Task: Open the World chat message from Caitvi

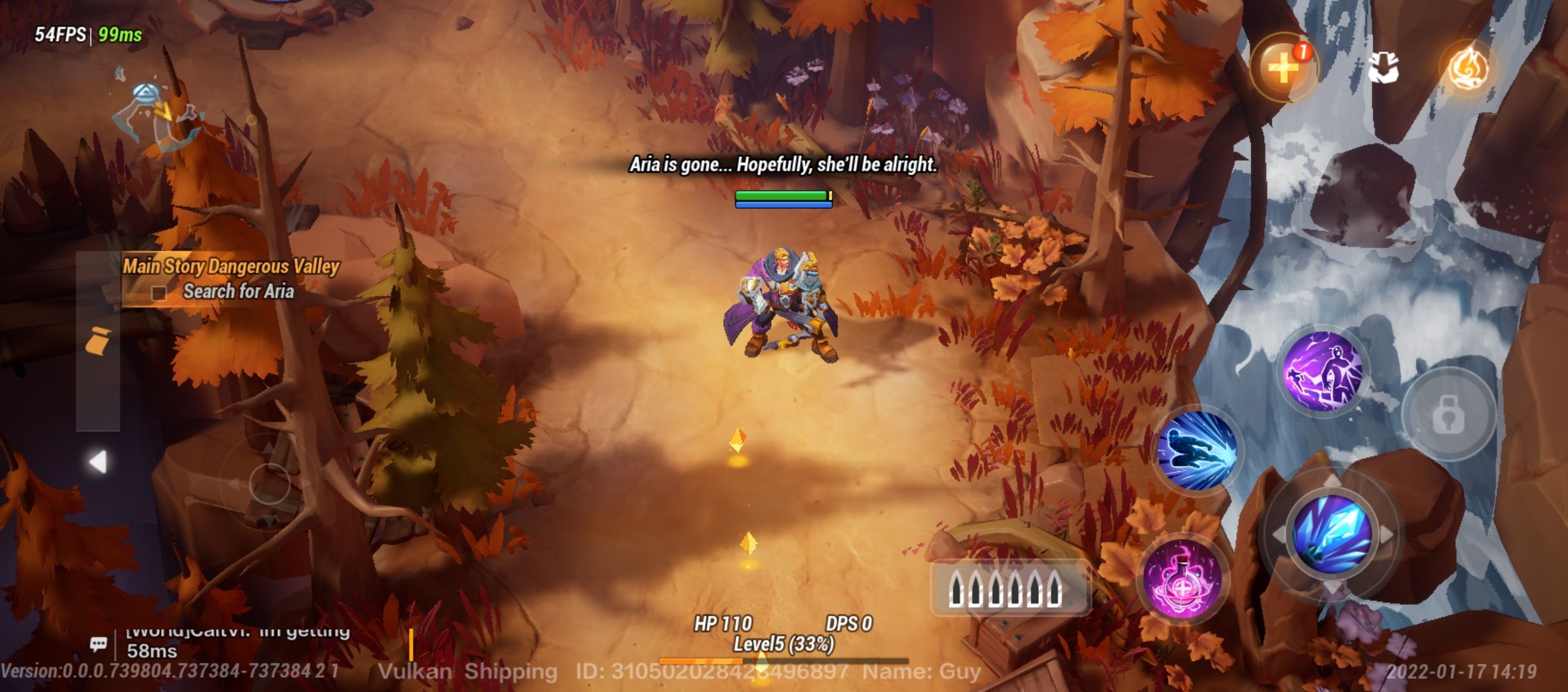Action: point(237,634)
